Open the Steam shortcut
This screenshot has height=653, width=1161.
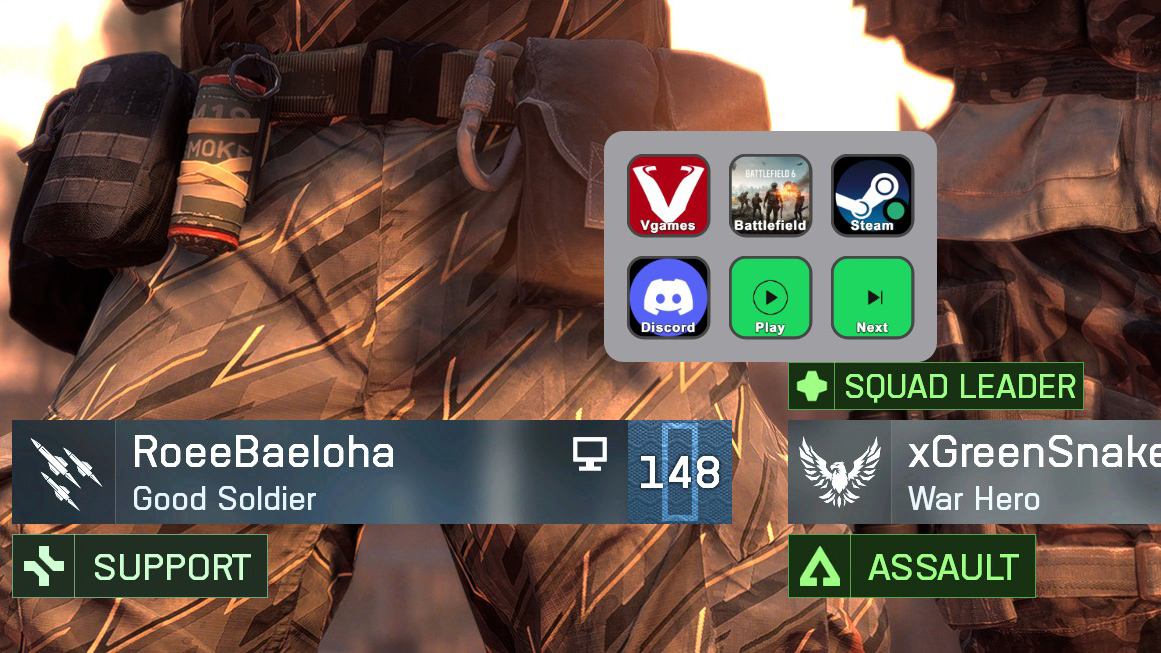click(x=872, y=195)
